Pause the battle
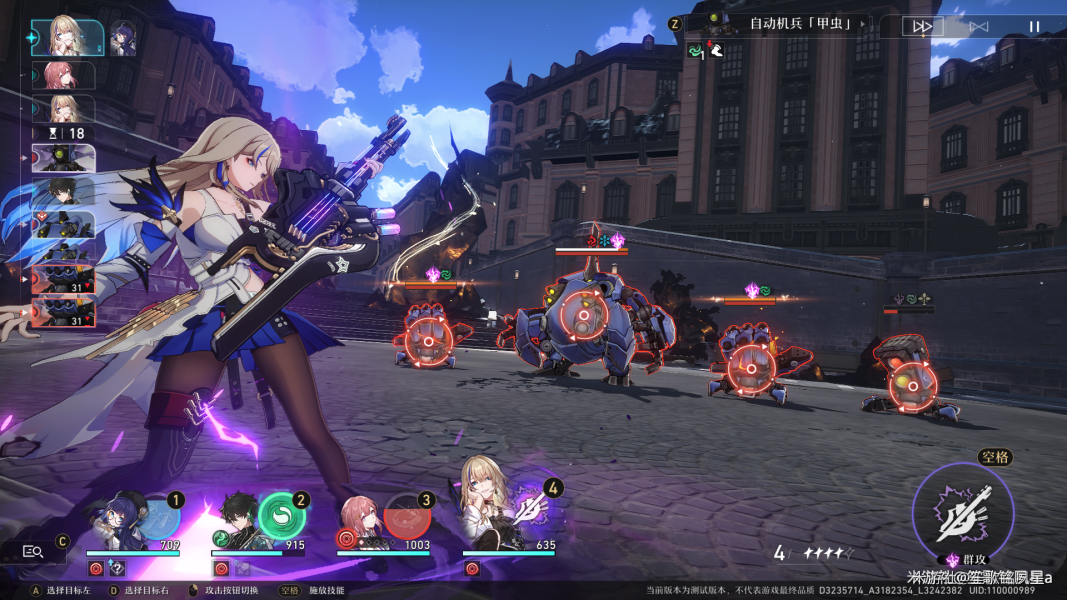Screen dimensions: 1067x600 (x=1034, y=27)
